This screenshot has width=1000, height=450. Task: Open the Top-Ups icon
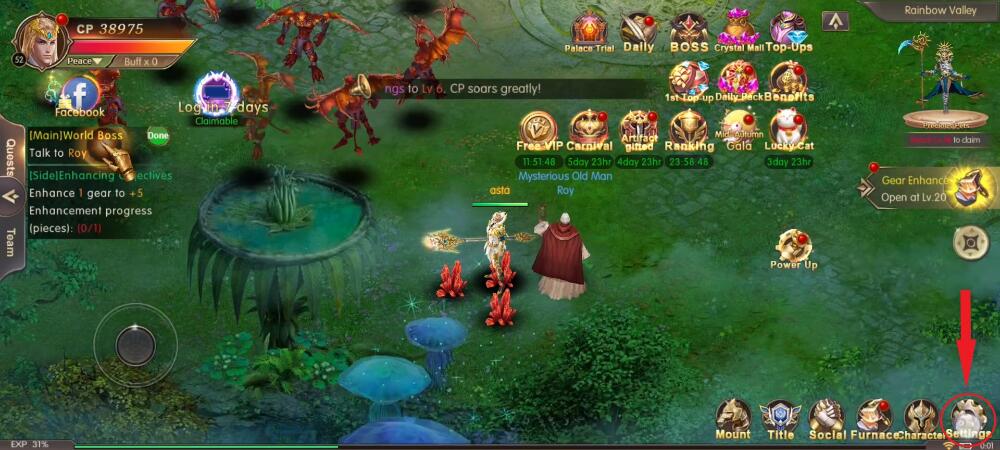point(788,31)
